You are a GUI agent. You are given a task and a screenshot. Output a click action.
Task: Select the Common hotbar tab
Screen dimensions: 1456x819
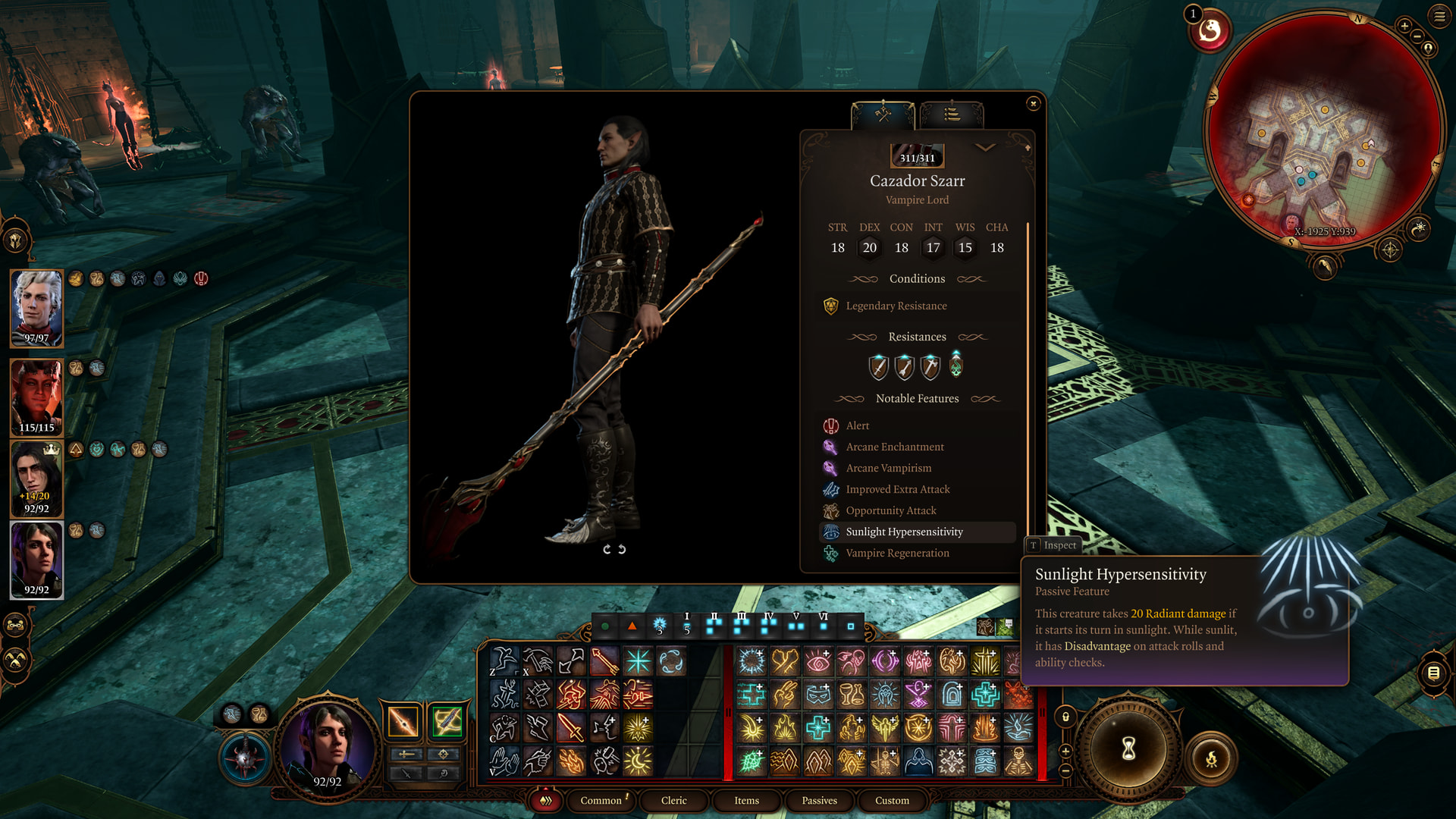coord(601,801)
